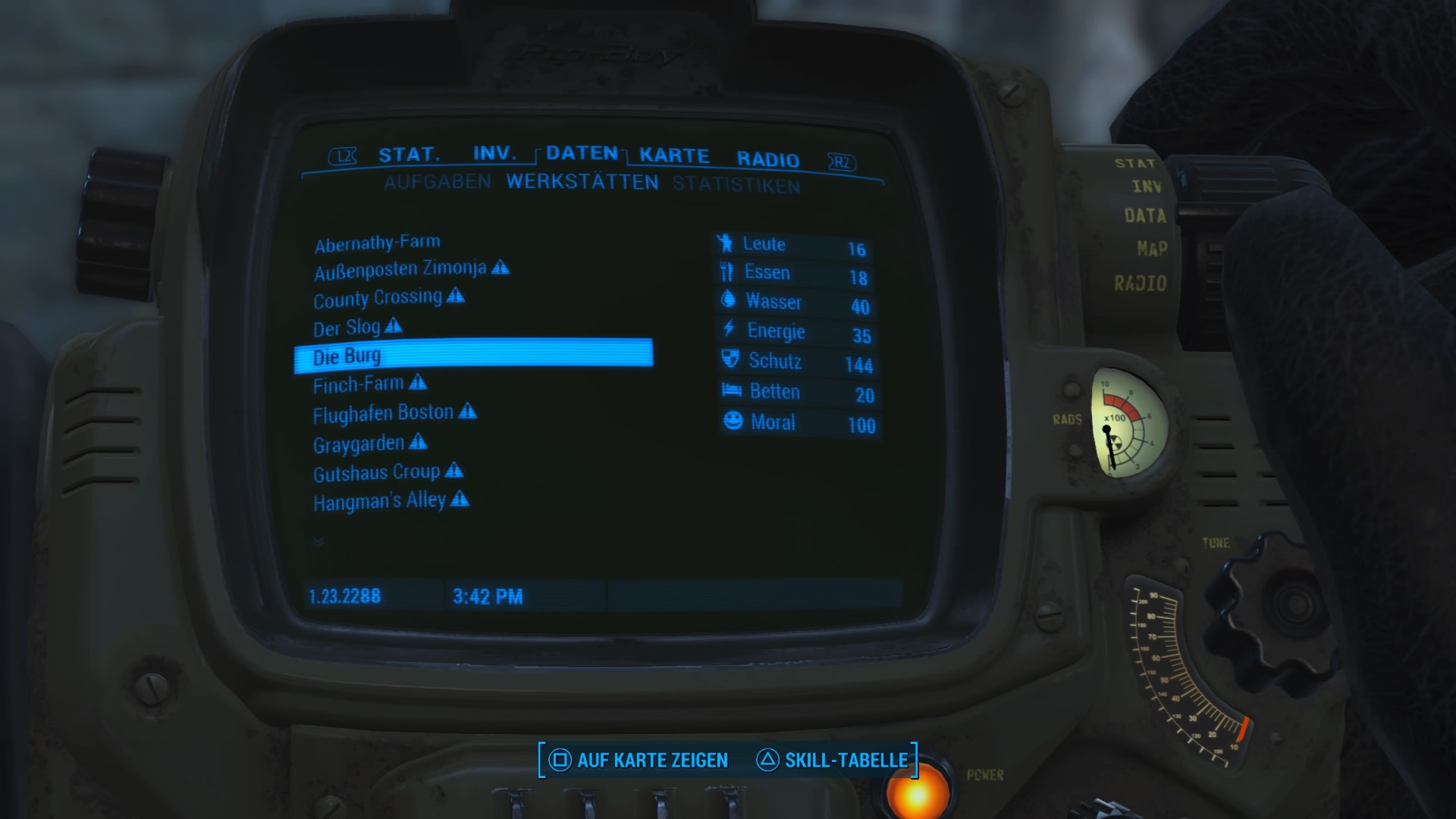Screen dimensions: 1456x819
Task: Pick Graygarden from the list
Action: [359, 444]
